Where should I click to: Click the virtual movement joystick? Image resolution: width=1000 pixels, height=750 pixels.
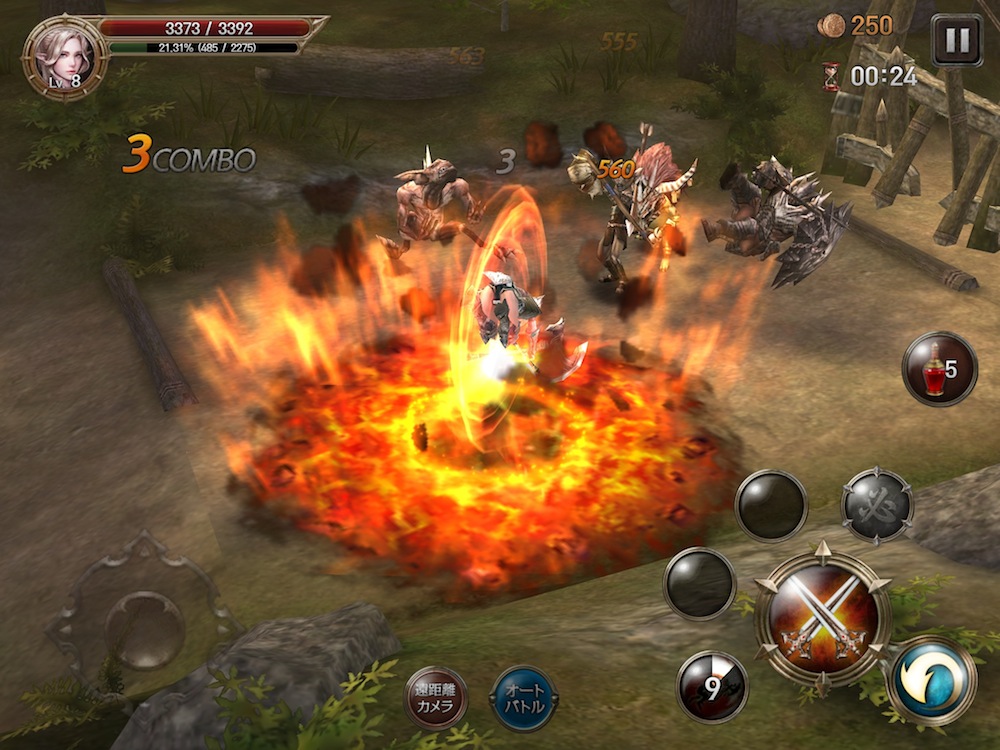tap(145, 630)
